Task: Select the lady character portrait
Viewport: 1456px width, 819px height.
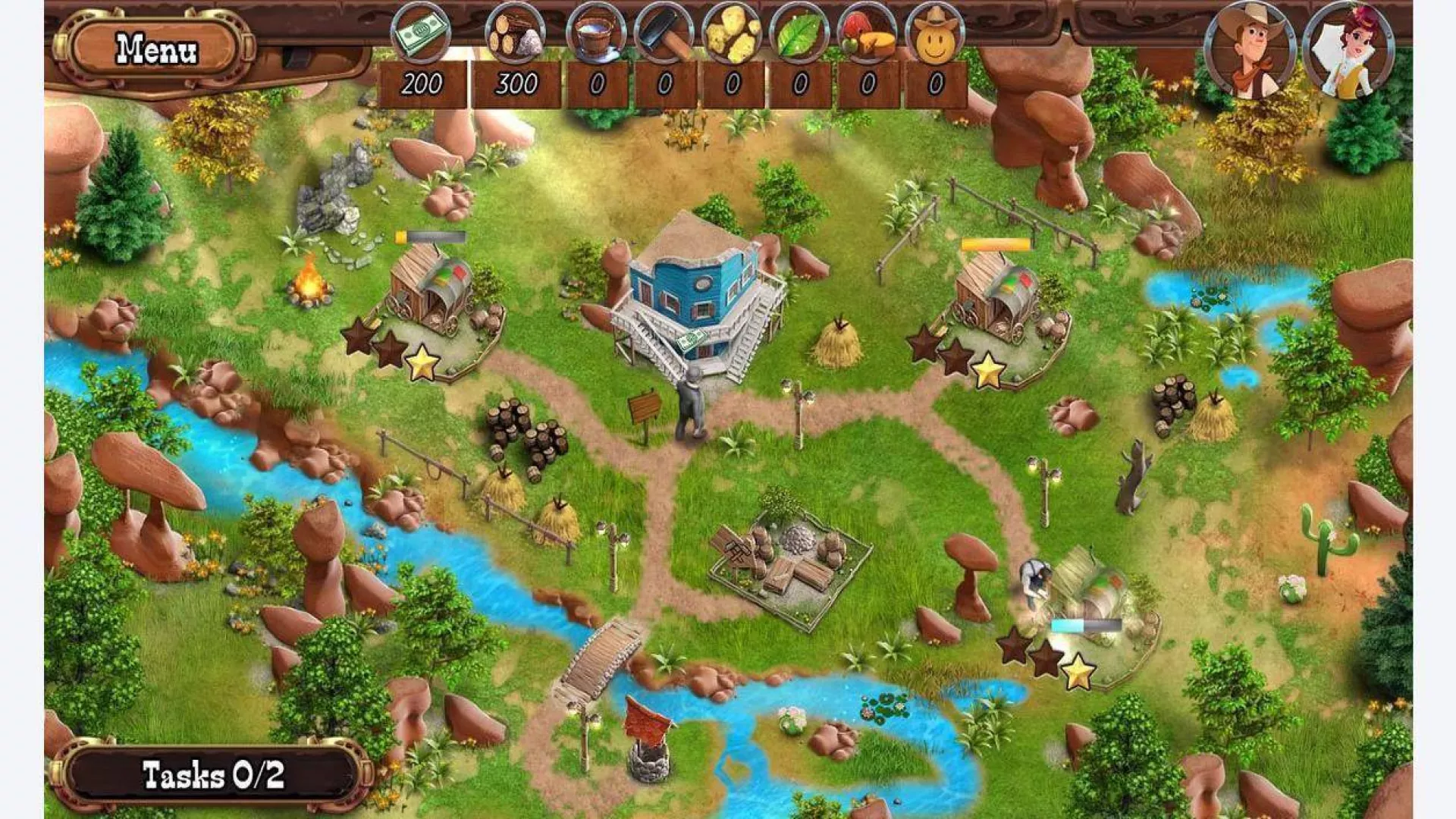Action: [x=1348, y=52]
